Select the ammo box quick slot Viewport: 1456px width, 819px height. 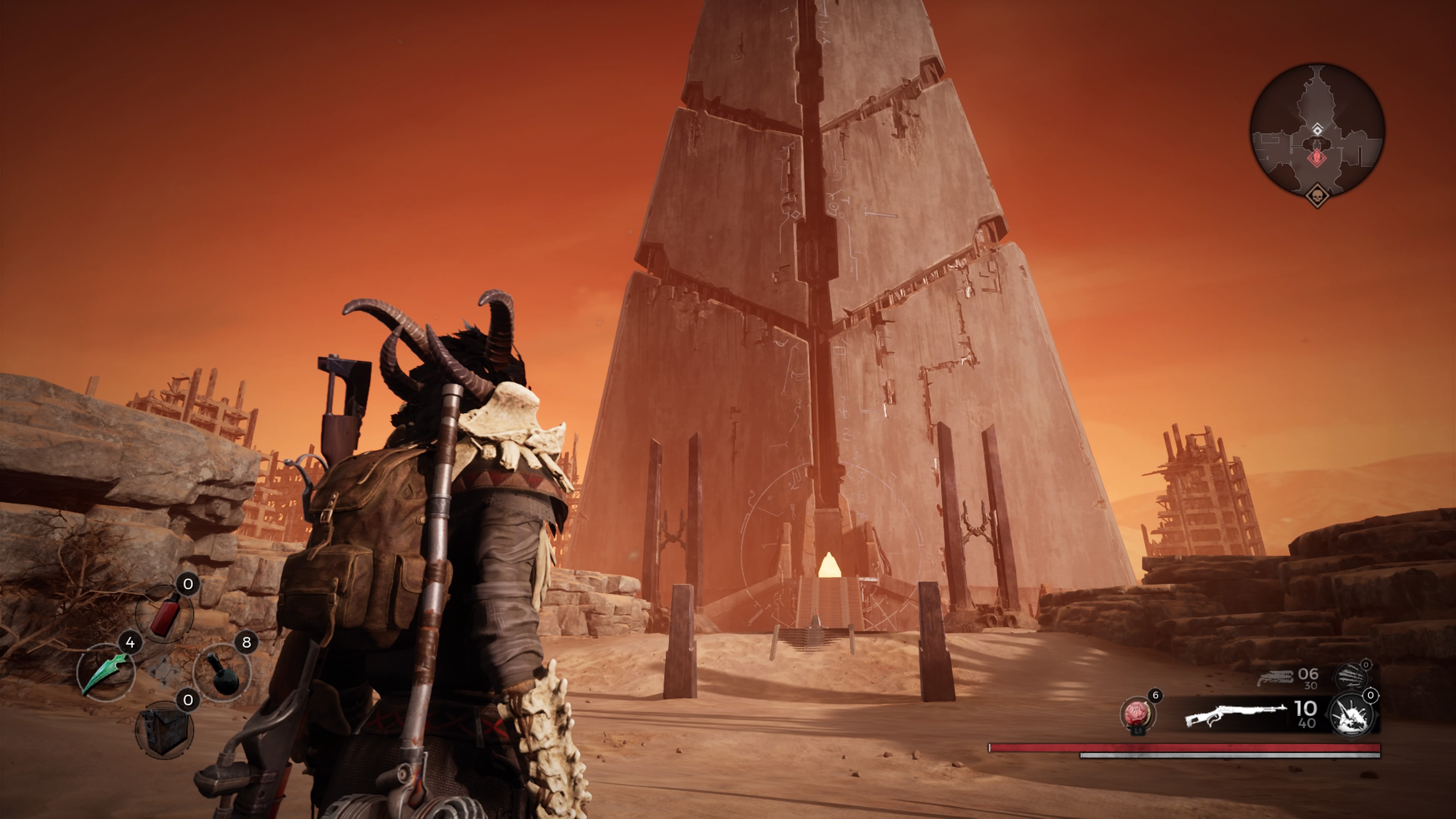coord(164,730)
